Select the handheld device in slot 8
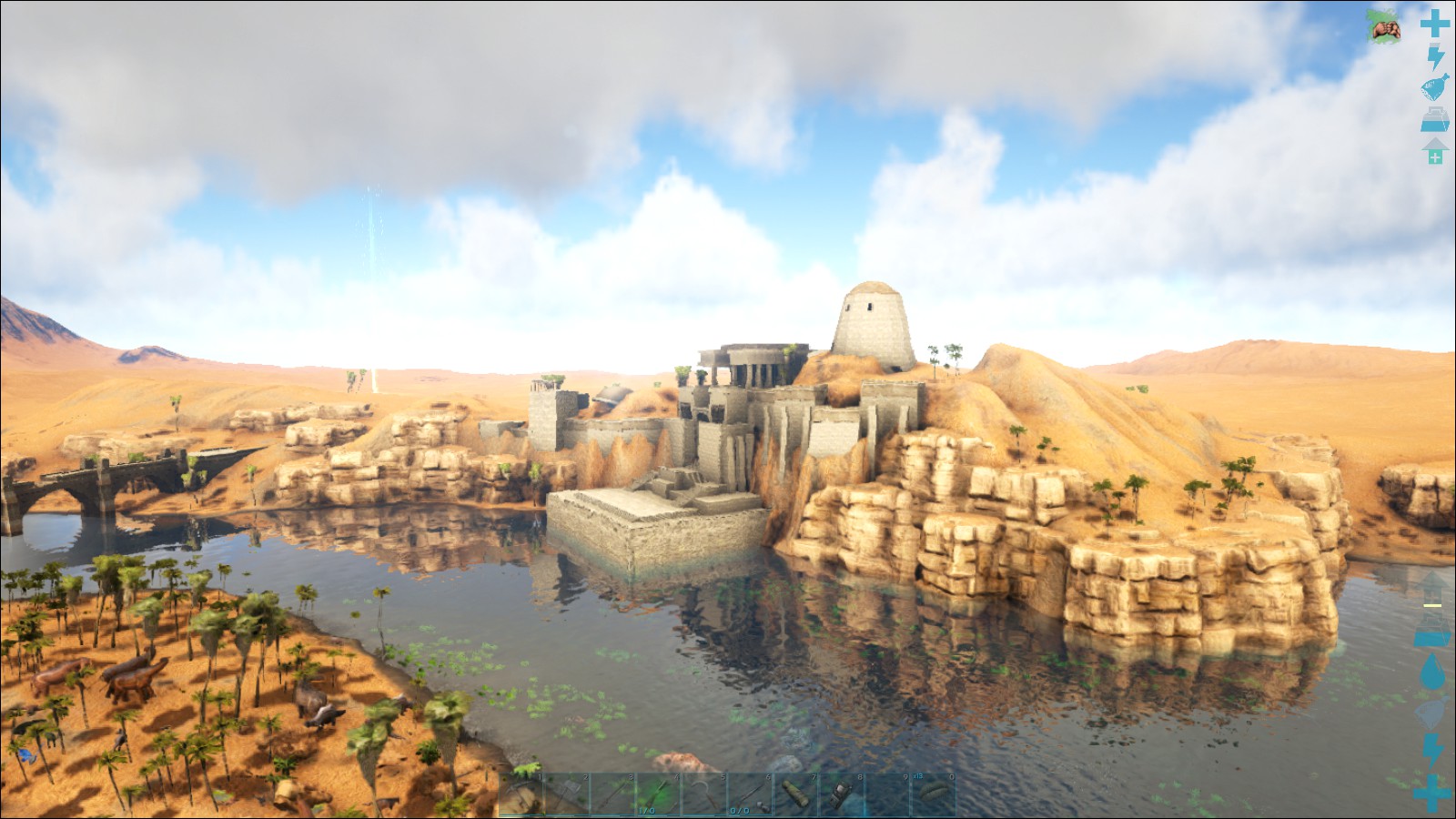Screen dimensions: 1456x819 coord(841,794)
